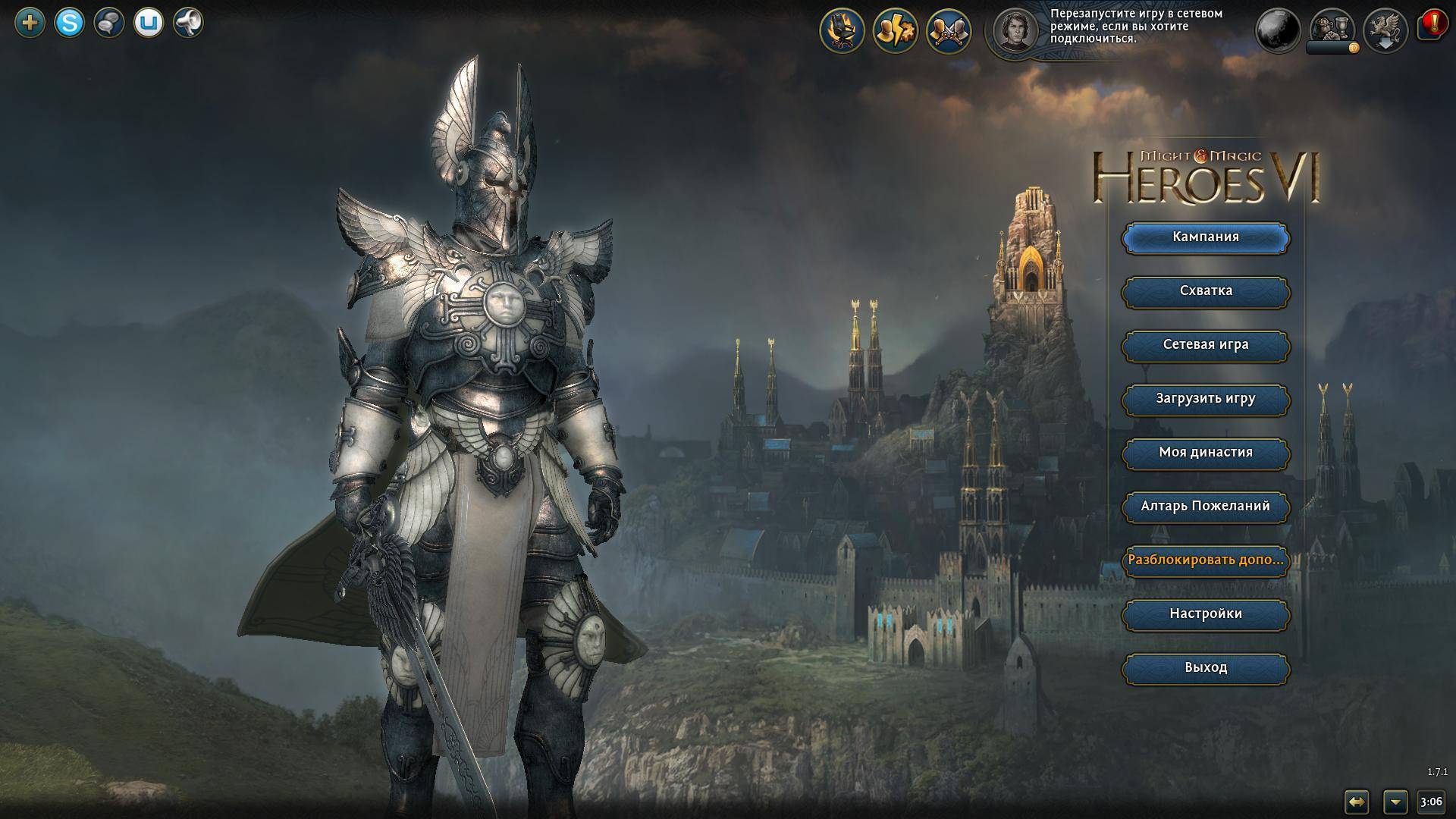This screenshot has height=819, width=1456.
Task: Open the red exclamation alert icon
Action: [1432, 25]
